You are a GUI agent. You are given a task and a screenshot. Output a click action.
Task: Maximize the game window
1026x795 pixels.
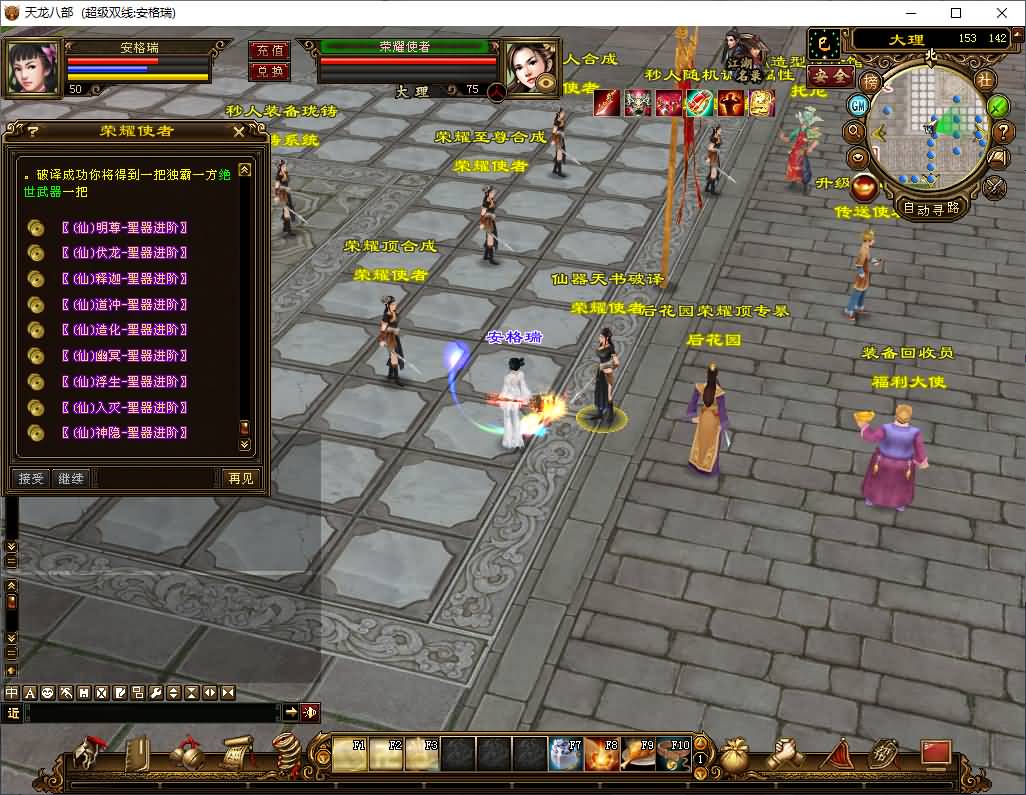pos(956,13)
